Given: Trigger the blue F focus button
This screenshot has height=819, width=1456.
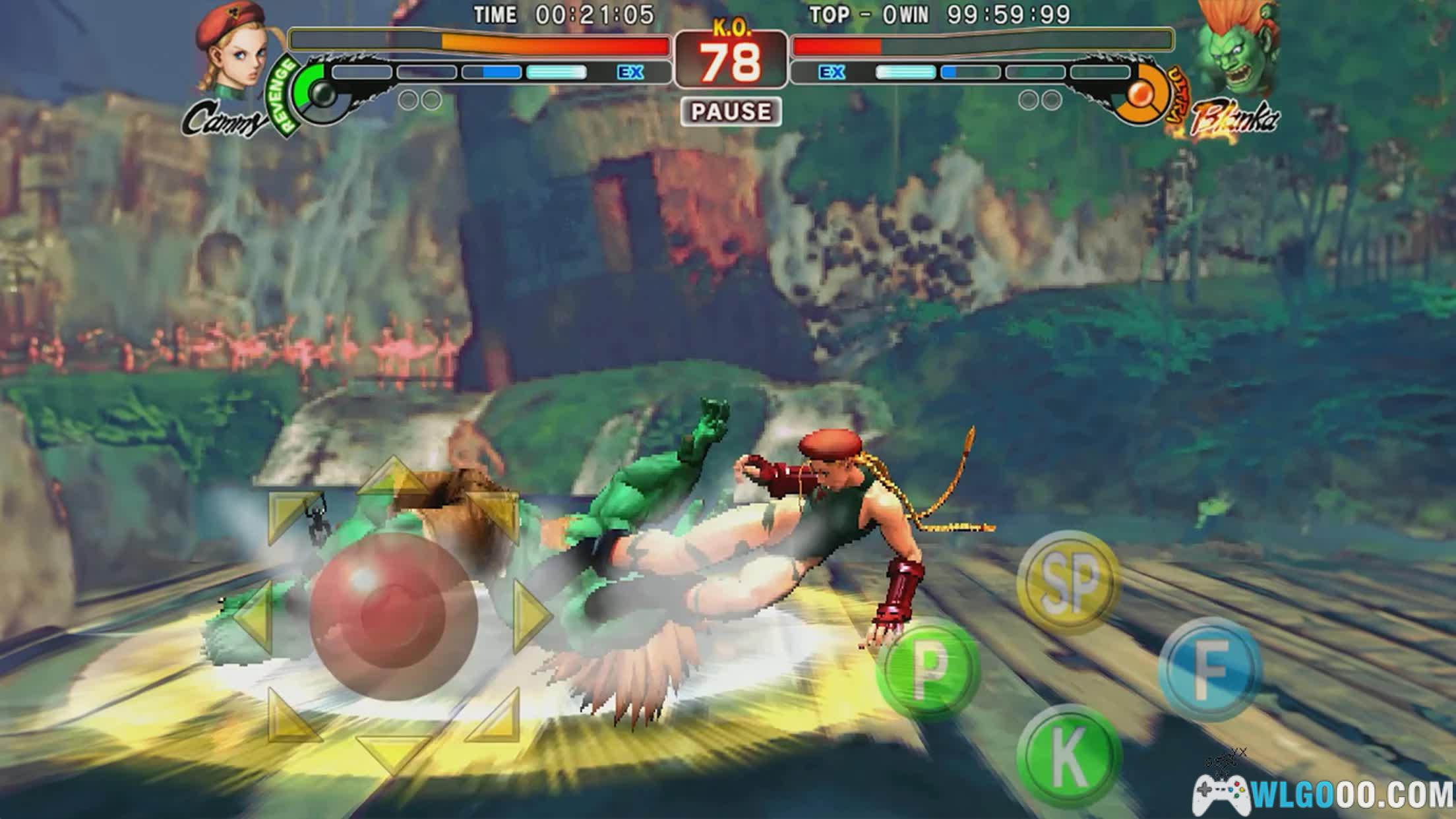Looking at the screenshot, I should pyautogui.click(x=1210, y=669).
